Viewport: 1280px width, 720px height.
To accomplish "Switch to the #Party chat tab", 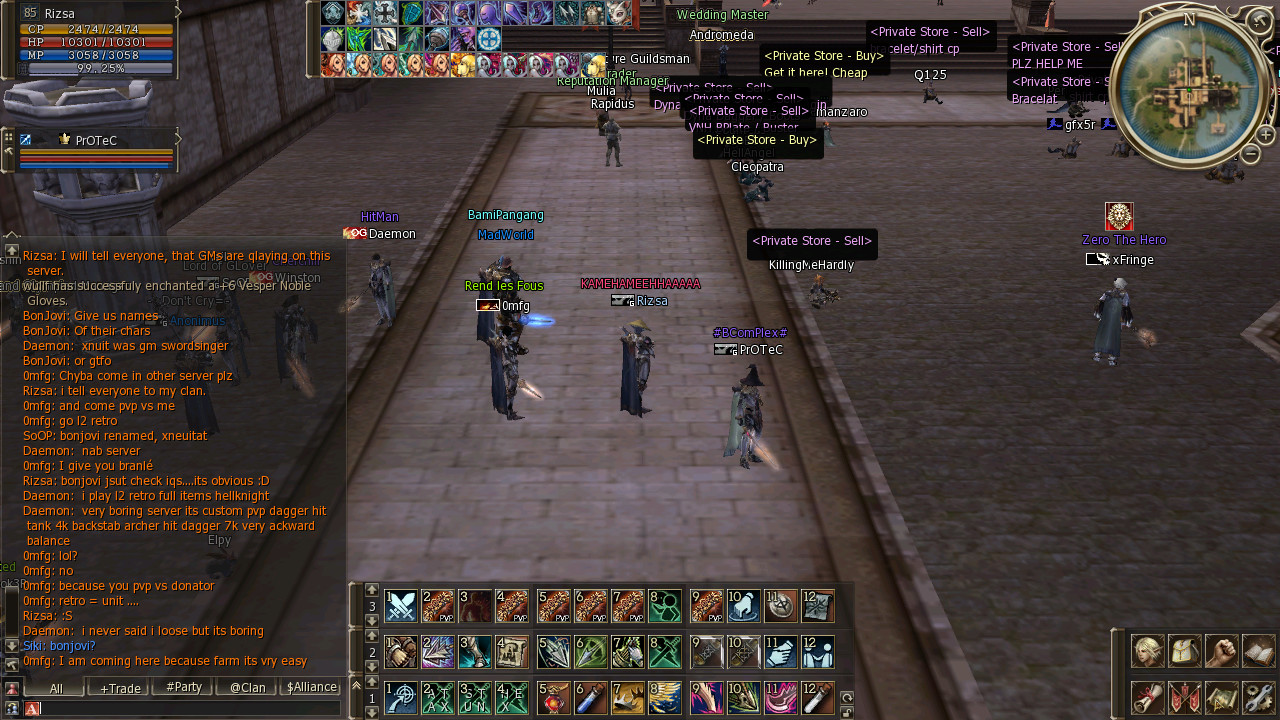I will pos(184,688).
